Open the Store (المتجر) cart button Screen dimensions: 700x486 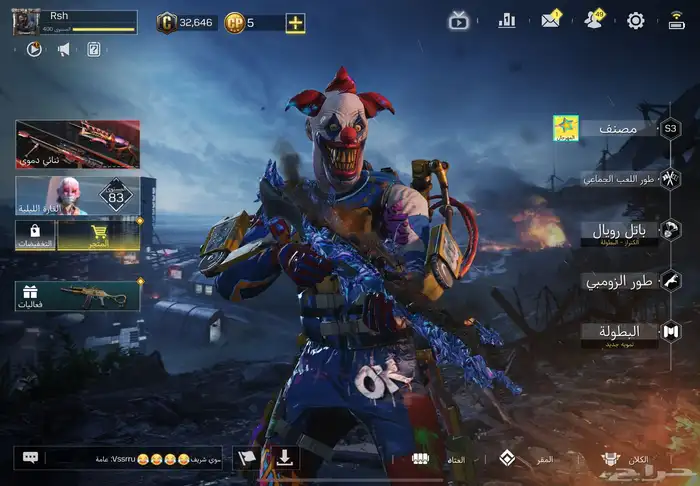pyautogui.click(x=98, y=235)
